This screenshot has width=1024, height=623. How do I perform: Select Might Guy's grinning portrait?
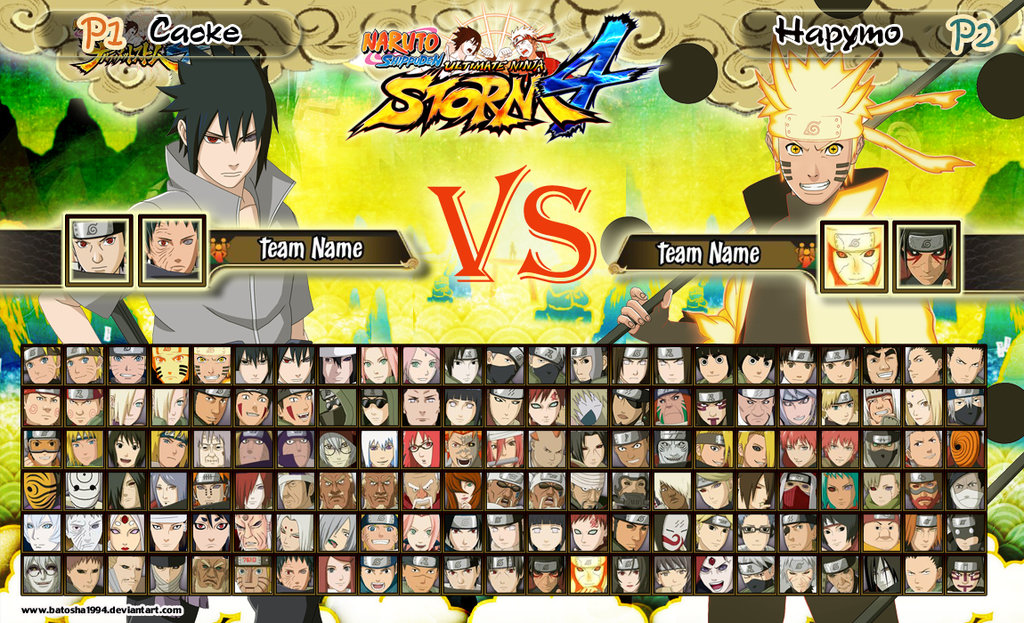pyautogui.click(x=882, y=365)
